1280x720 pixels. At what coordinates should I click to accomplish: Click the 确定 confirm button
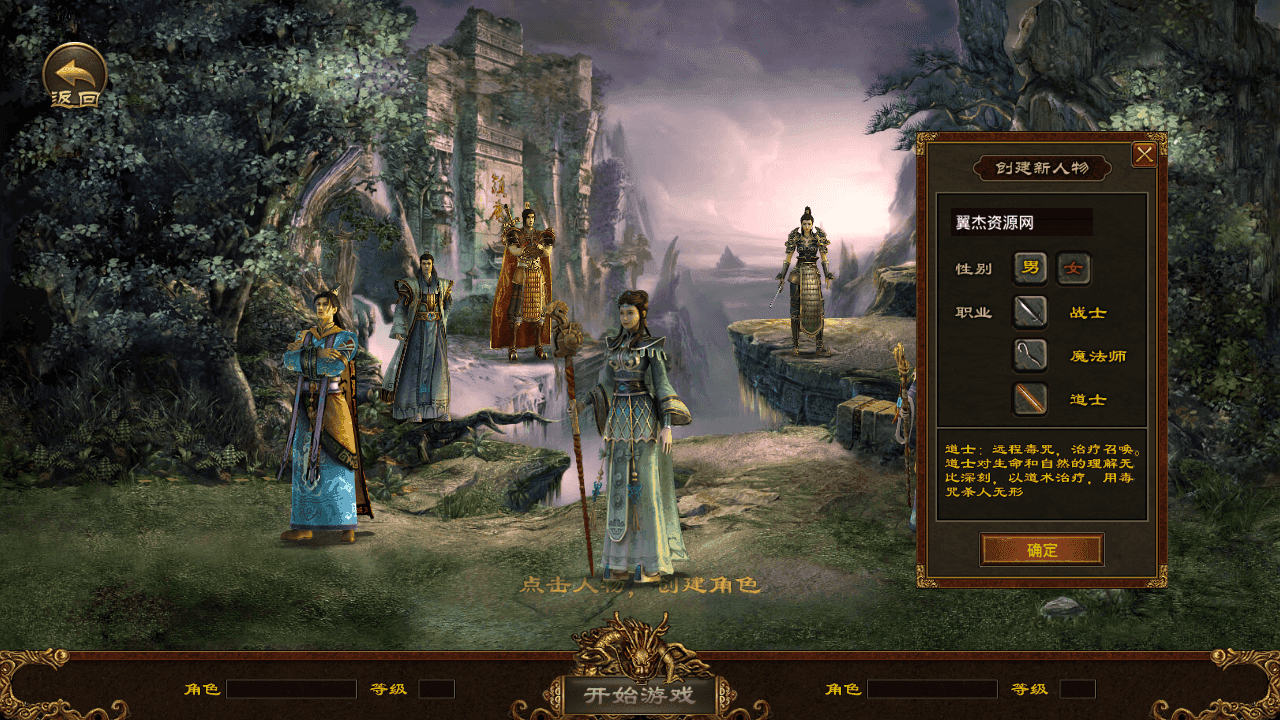coord(1041,549)
